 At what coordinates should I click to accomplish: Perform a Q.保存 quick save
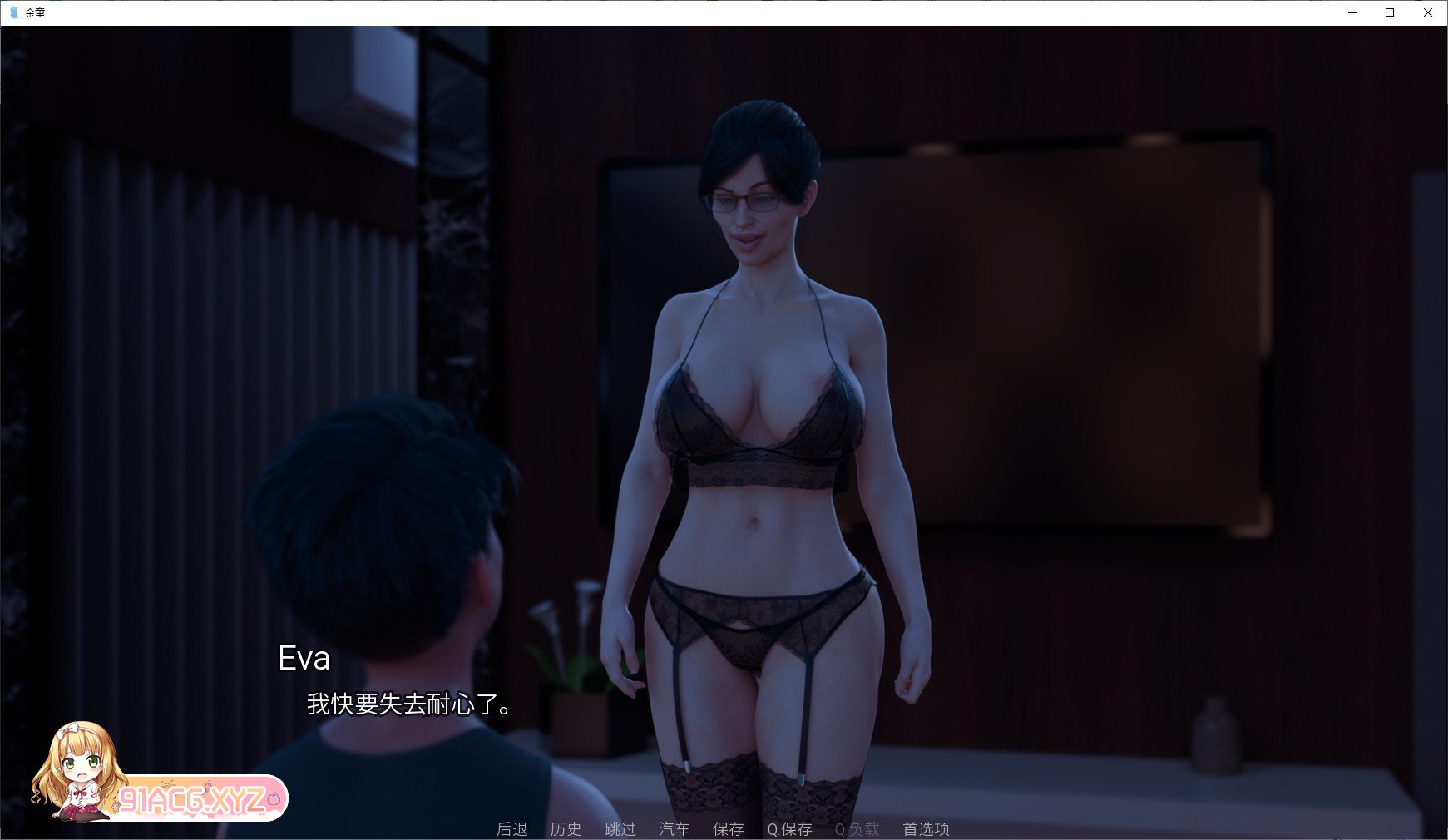(788, 829)
